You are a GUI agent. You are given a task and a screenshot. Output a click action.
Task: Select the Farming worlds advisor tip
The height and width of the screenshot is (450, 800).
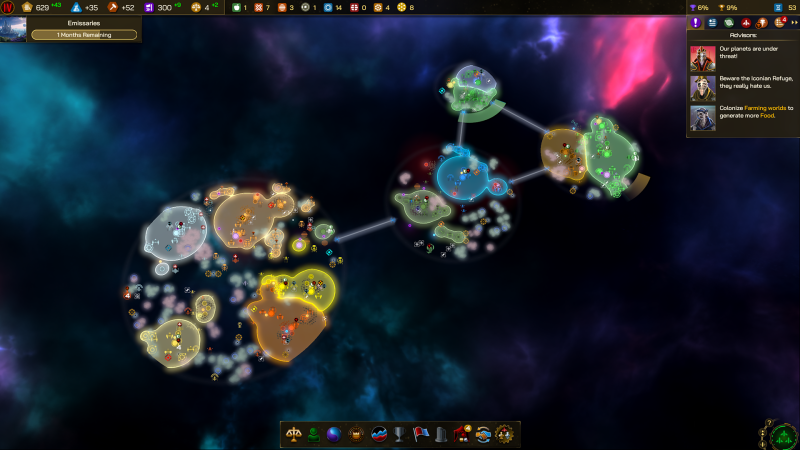pyautogui.click(x=742, y=117)
